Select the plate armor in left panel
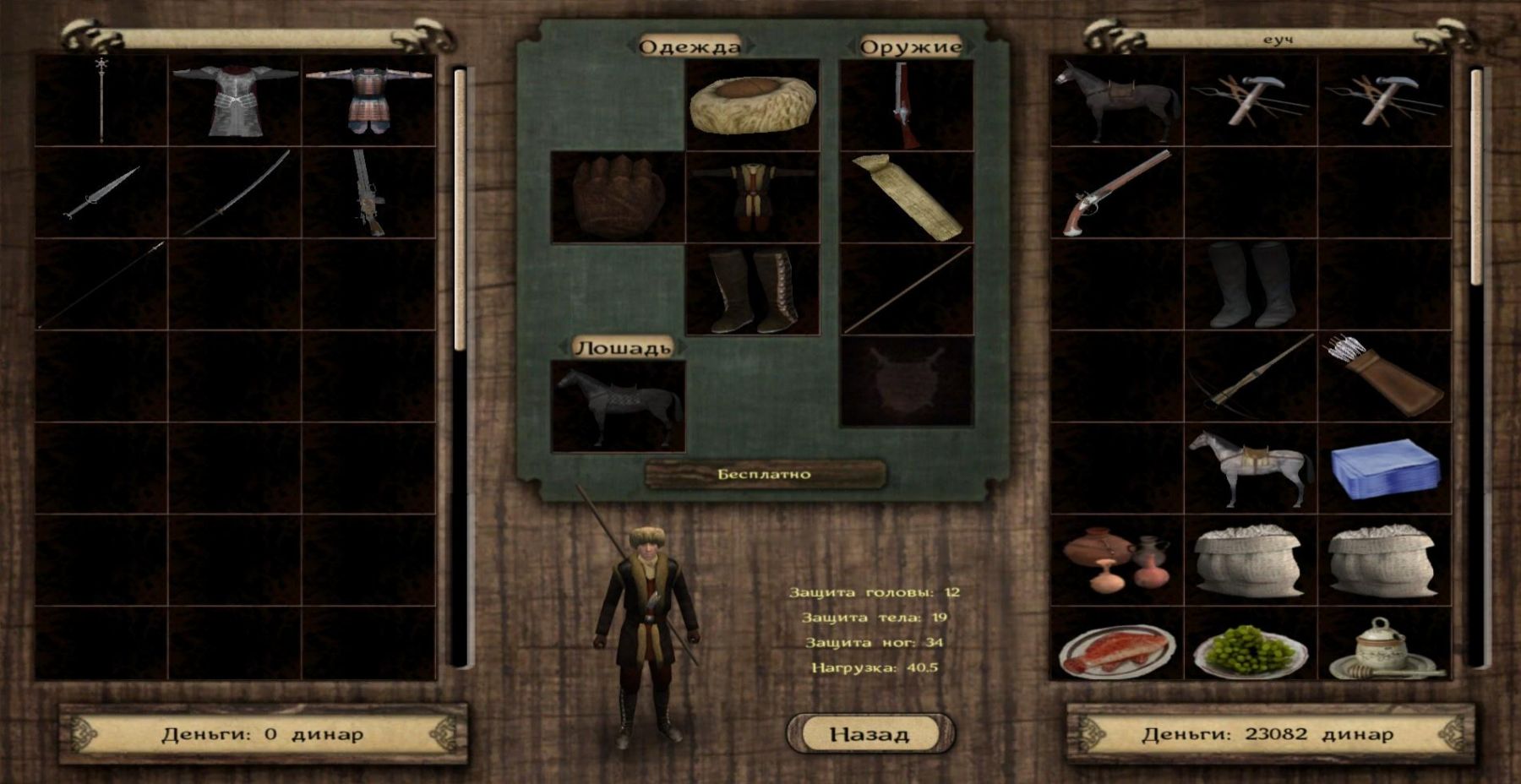The image size is (1521, 784). [235, 101]
